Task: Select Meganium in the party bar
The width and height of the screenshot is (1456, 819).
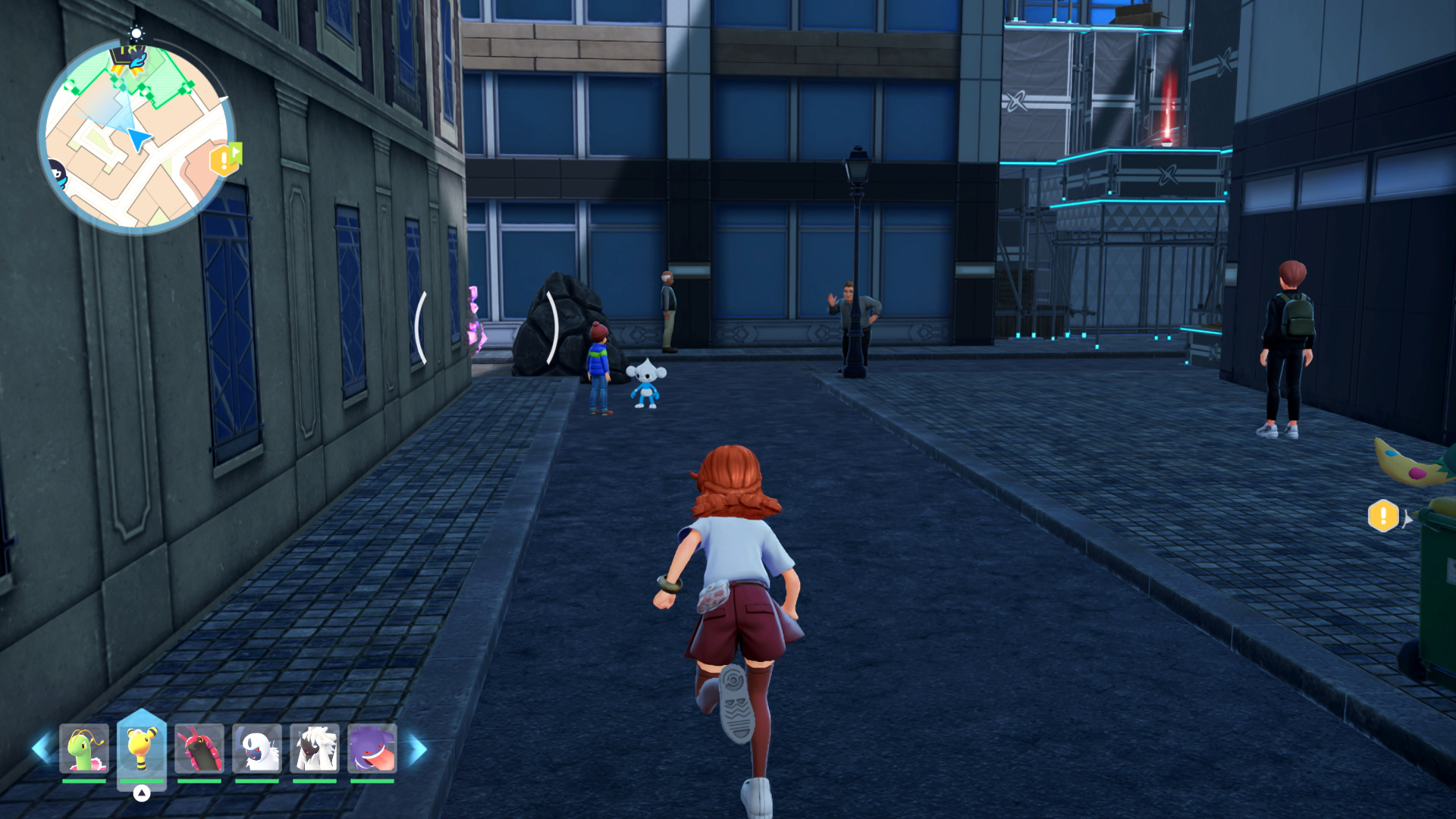Action: (83, 749)
